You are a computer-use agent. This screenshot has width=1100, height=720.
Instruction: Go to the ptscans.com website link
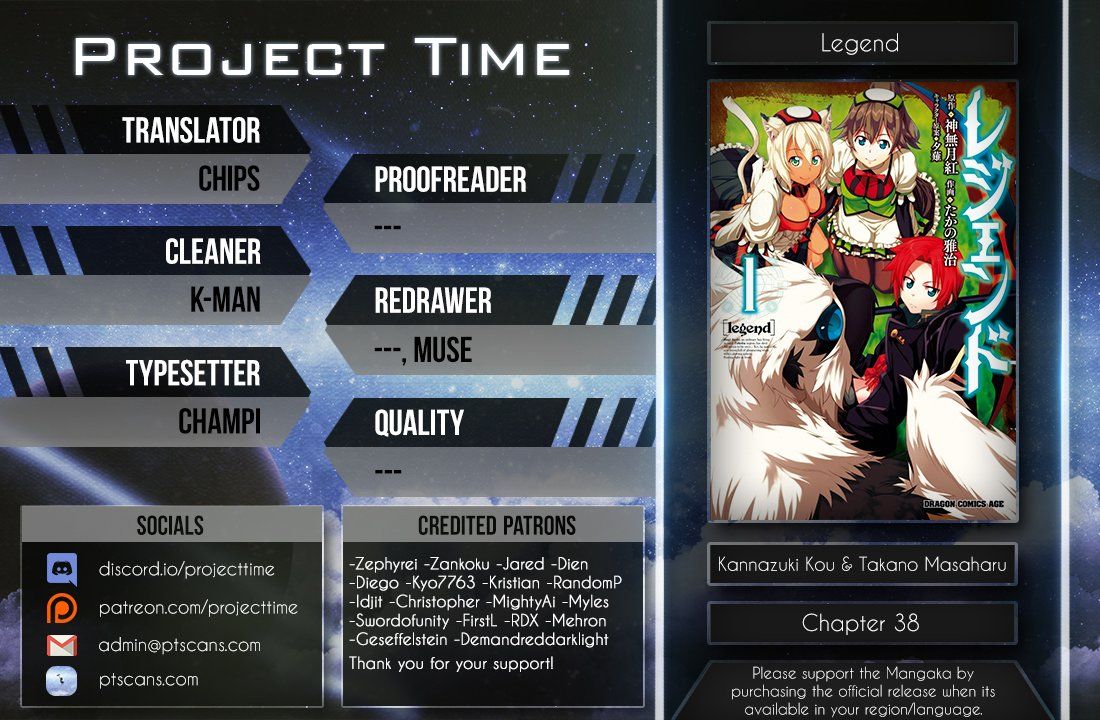pos(148,680)
